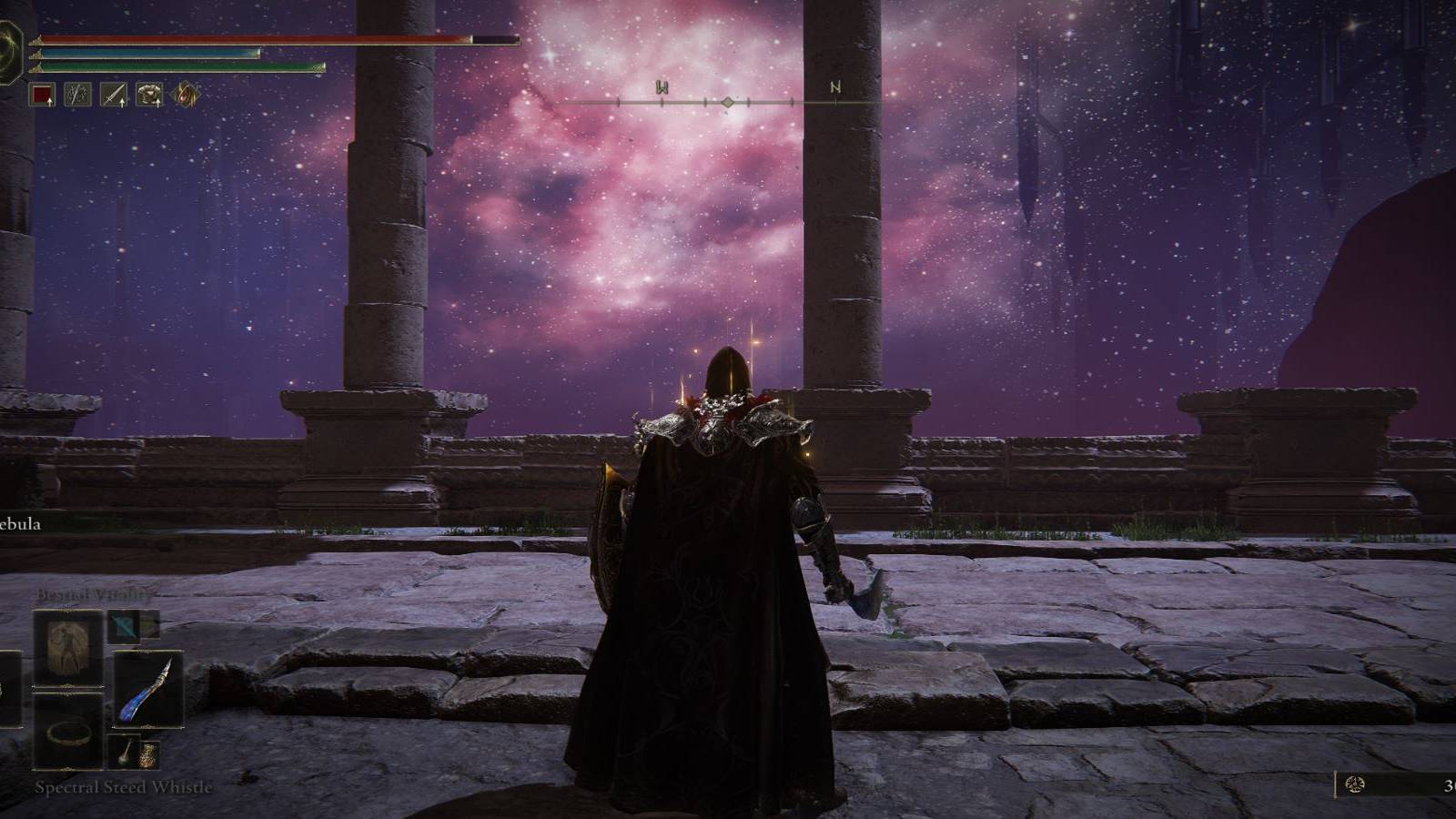
Task: Click the W marker on the compass
Action: point(662,89)
